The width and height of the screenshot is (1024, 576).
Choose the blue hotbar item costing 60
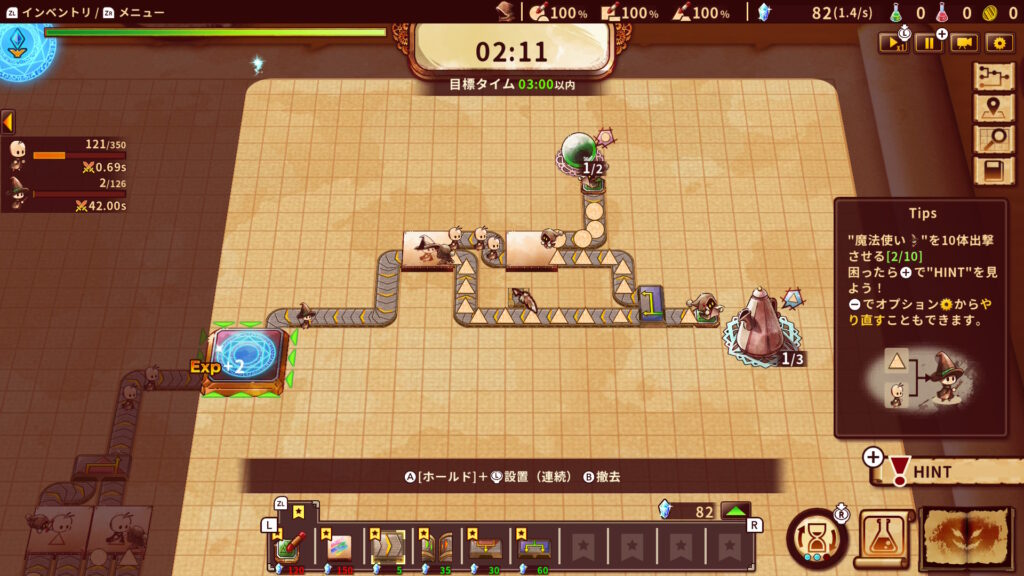pyautogui.click(x=533, y=547)
